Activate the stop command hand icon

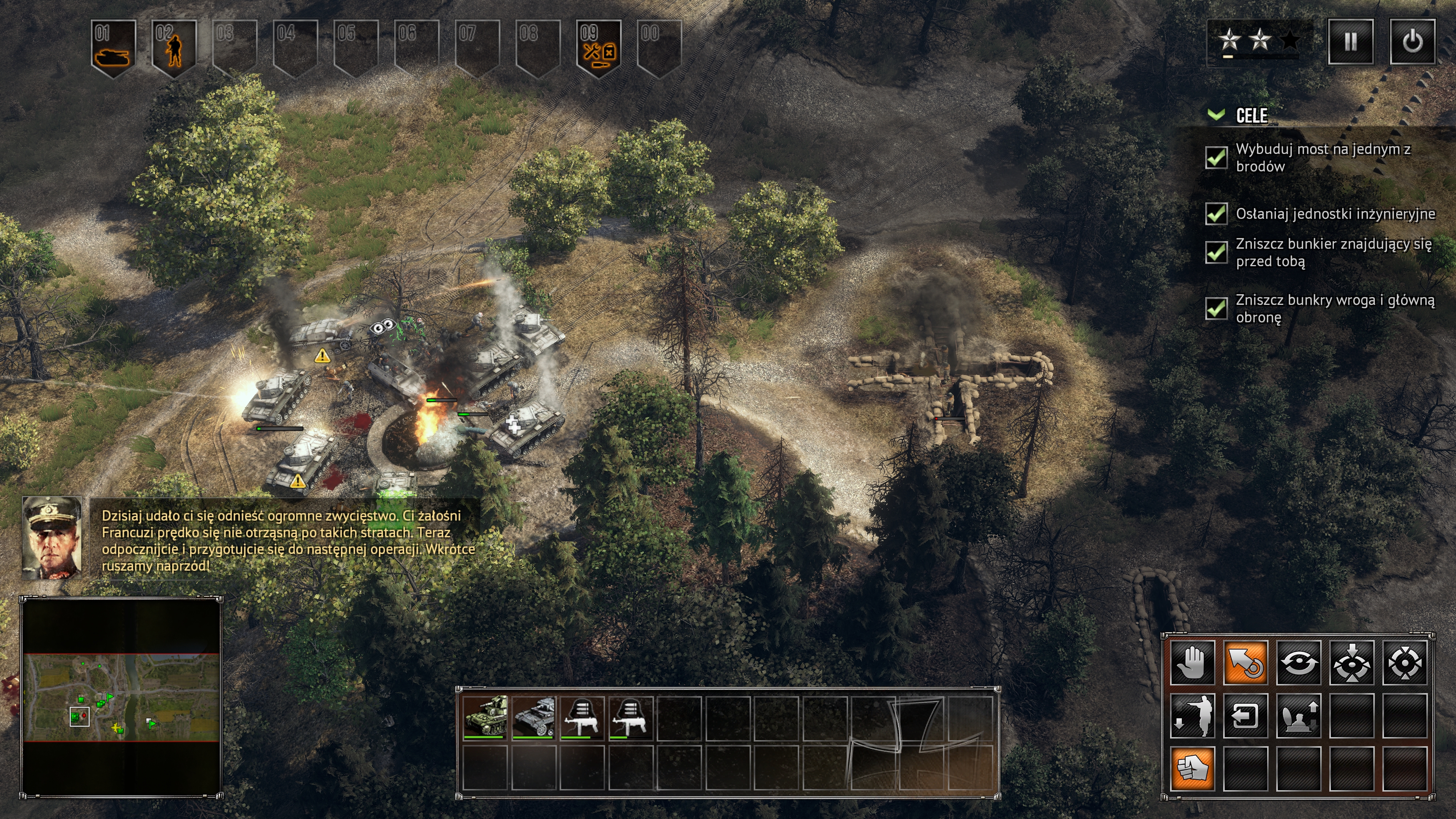click(x=1192, y=662)
